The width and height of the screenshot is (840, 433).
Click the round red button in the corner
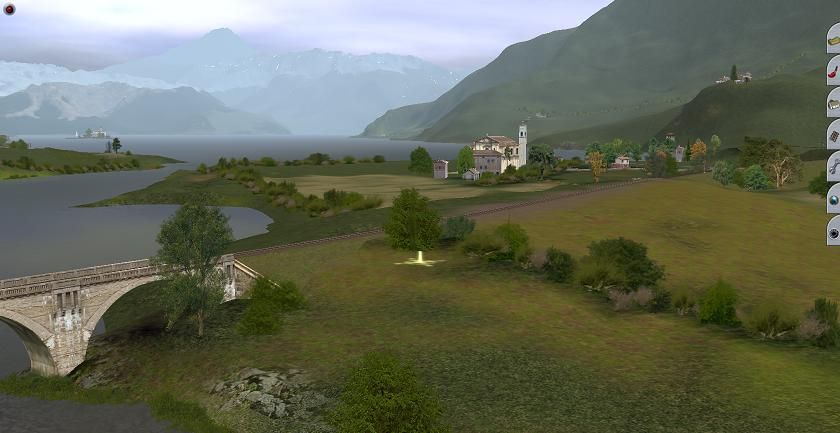pyautogui.click(x=9, y=9)
